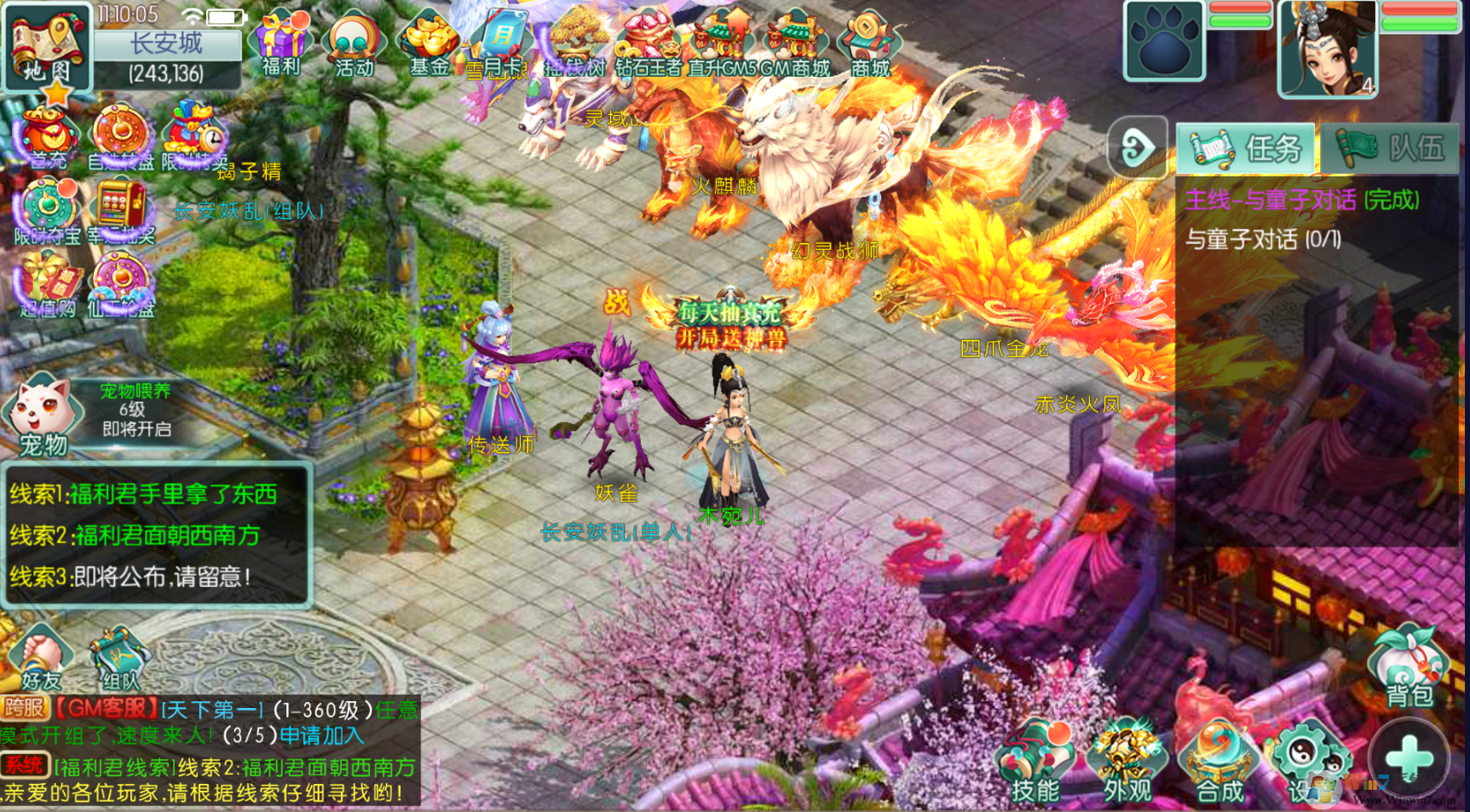
Task: Click 申请加入 link in chat
Action: coord(321,735)
